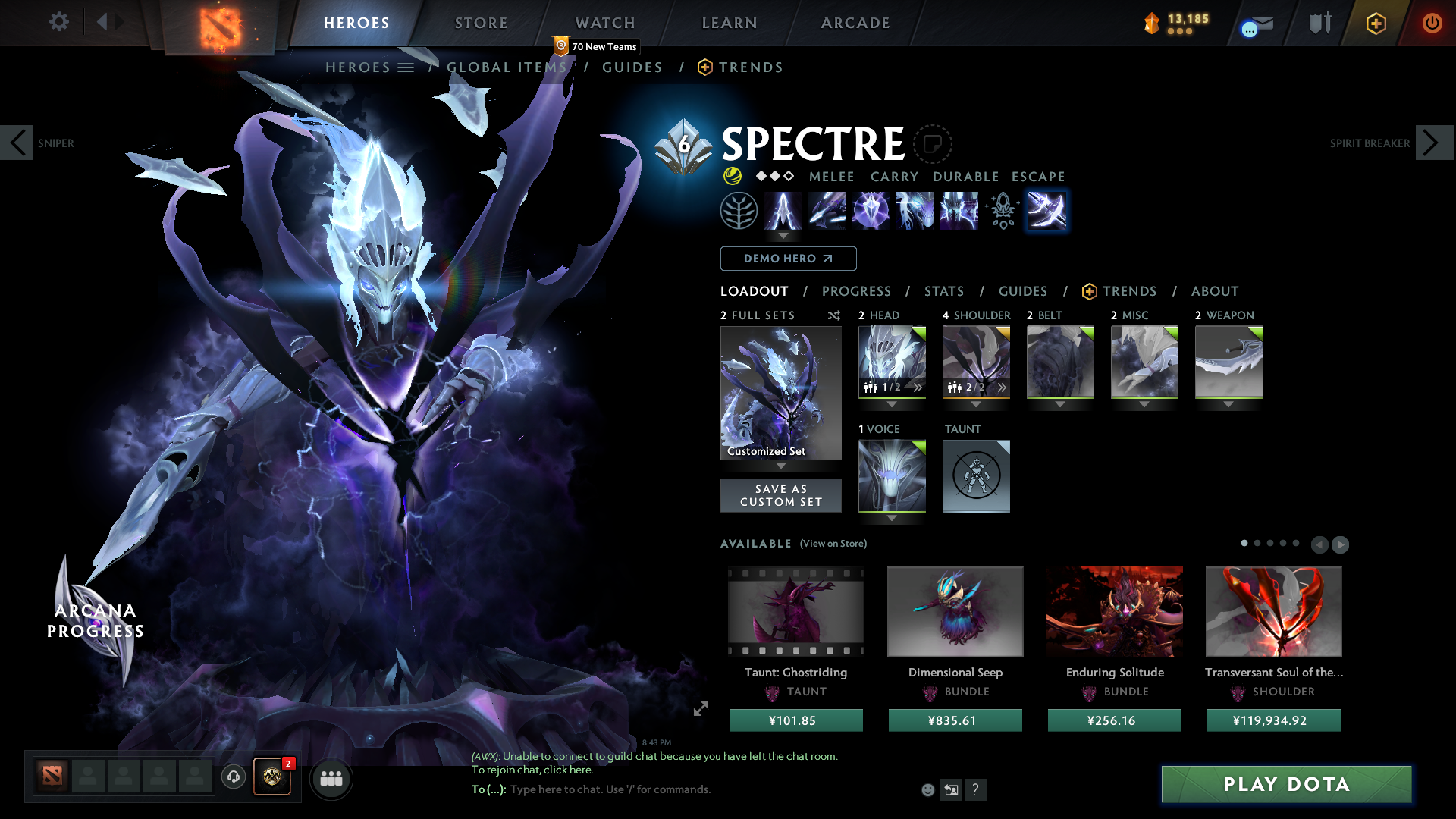The width and height of the screenshot is (1456, 819).
Task: Click the chat help question mark toggle
Action: [976, 789]
